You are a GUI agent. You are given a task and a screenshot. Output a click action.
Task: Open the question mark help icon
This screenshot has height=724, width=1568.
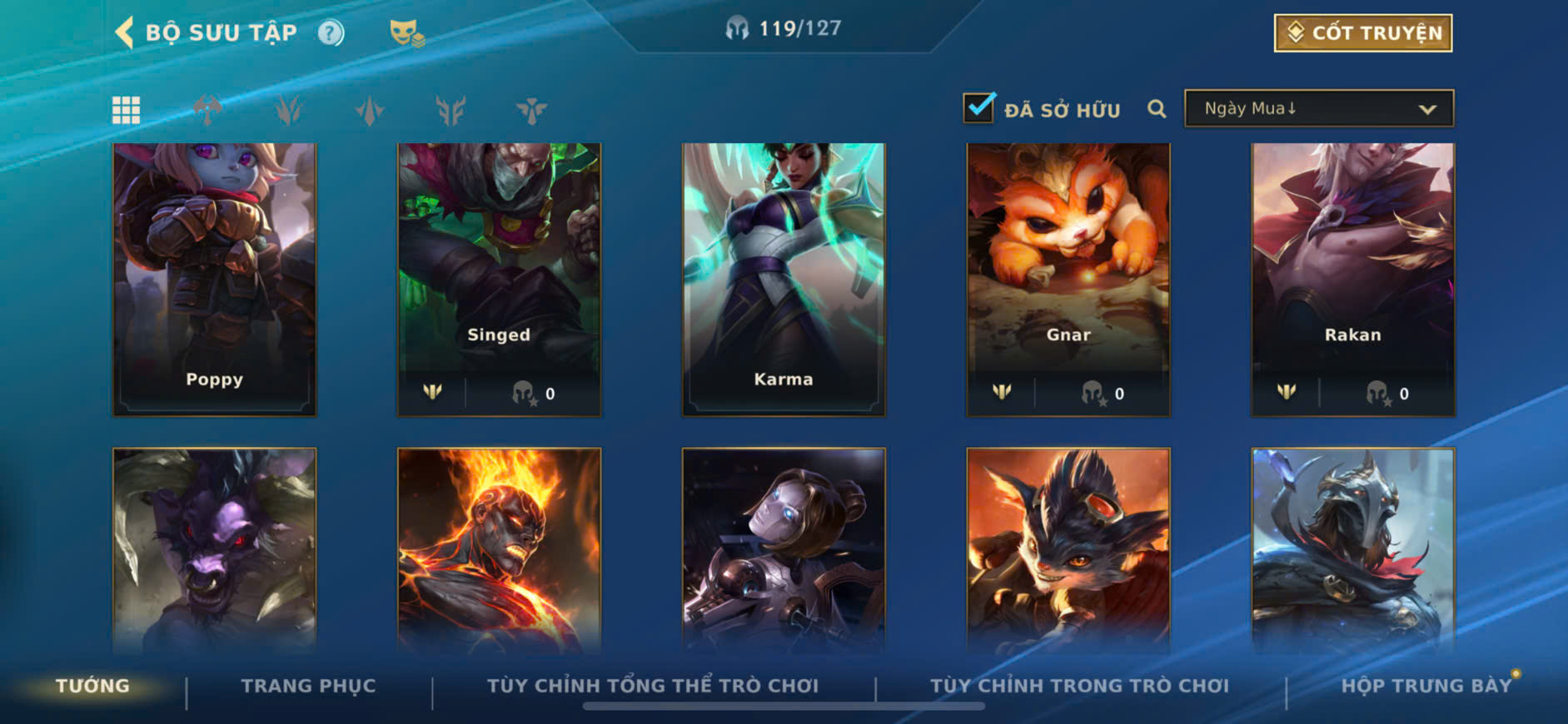(331, 33)
